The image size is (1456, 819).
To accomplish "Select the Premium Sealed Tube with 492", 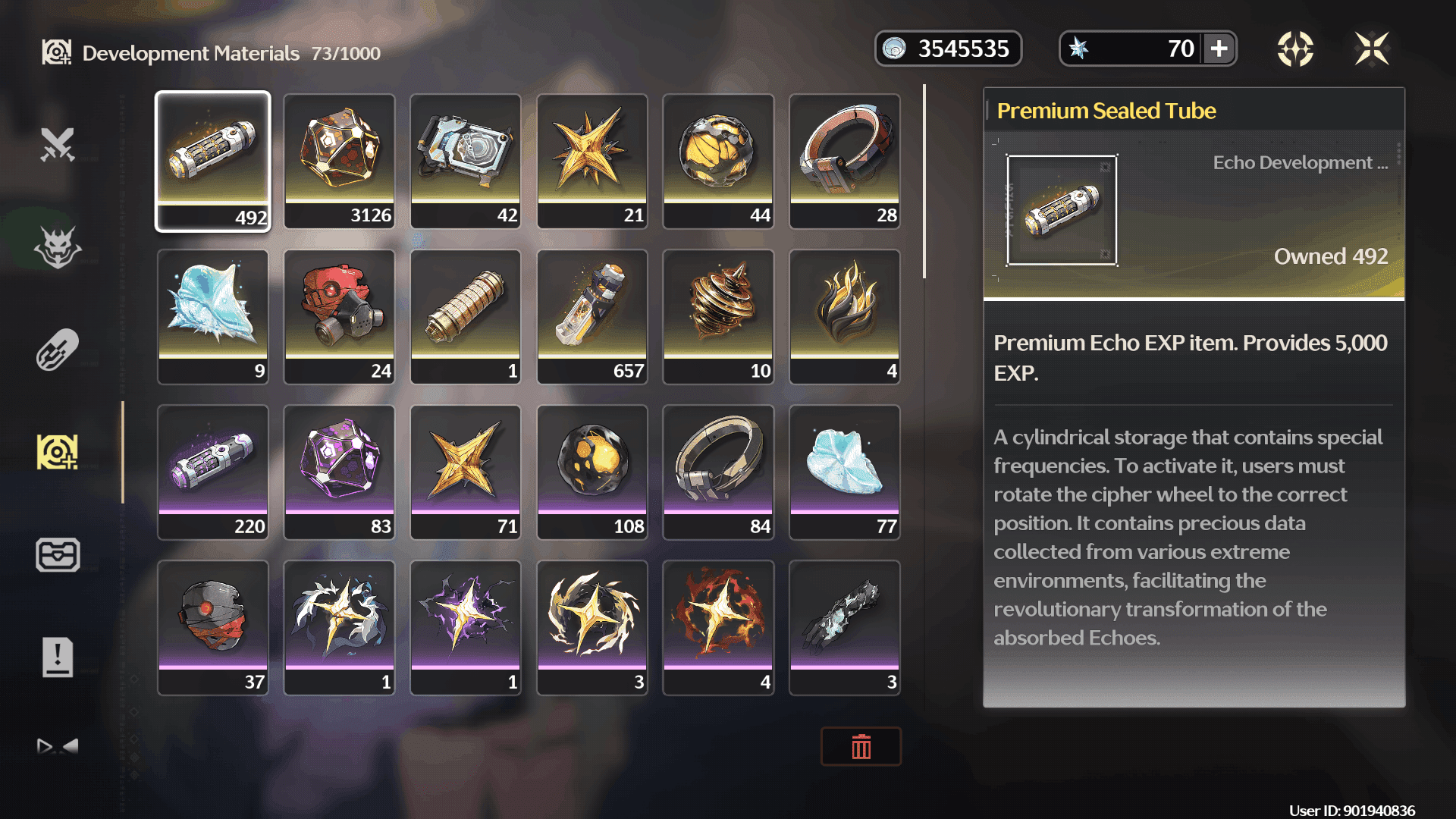I will point(213,161).
